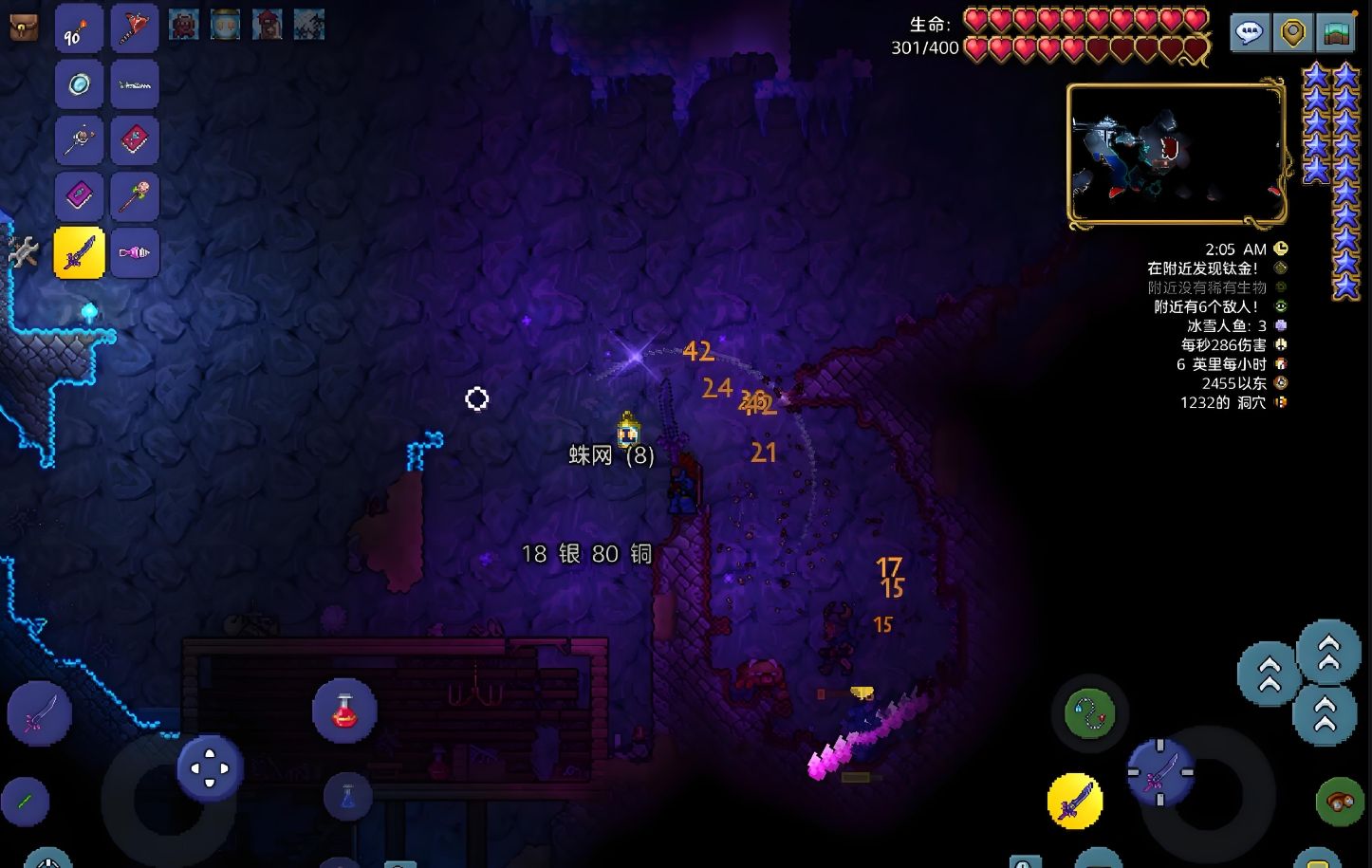Select the flower-tipped staff slot
The height and width of the screenshot is (868, 1372).
point(135,196)
